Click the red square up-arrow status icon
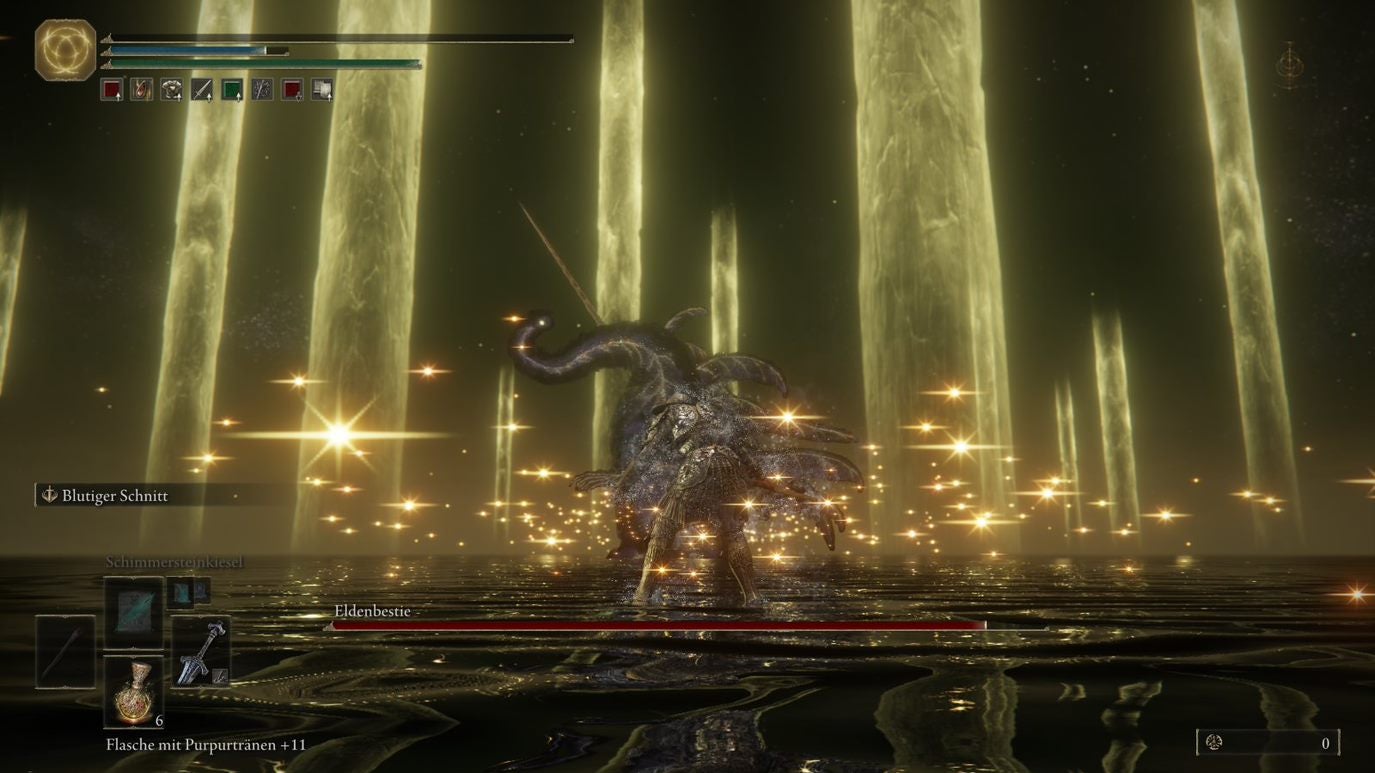 point(112,90)
